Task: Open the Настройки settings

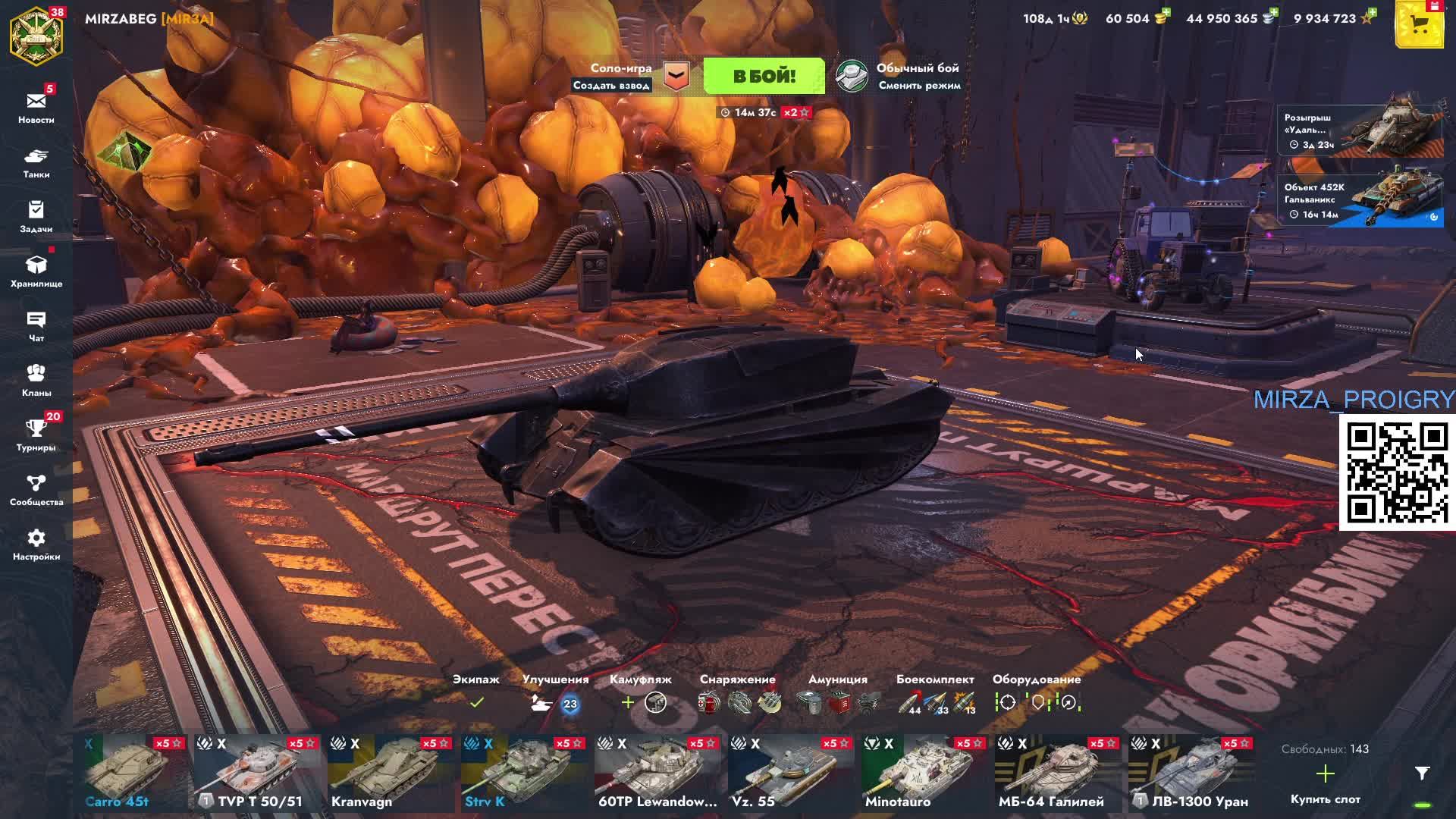Action: (36, 544)
